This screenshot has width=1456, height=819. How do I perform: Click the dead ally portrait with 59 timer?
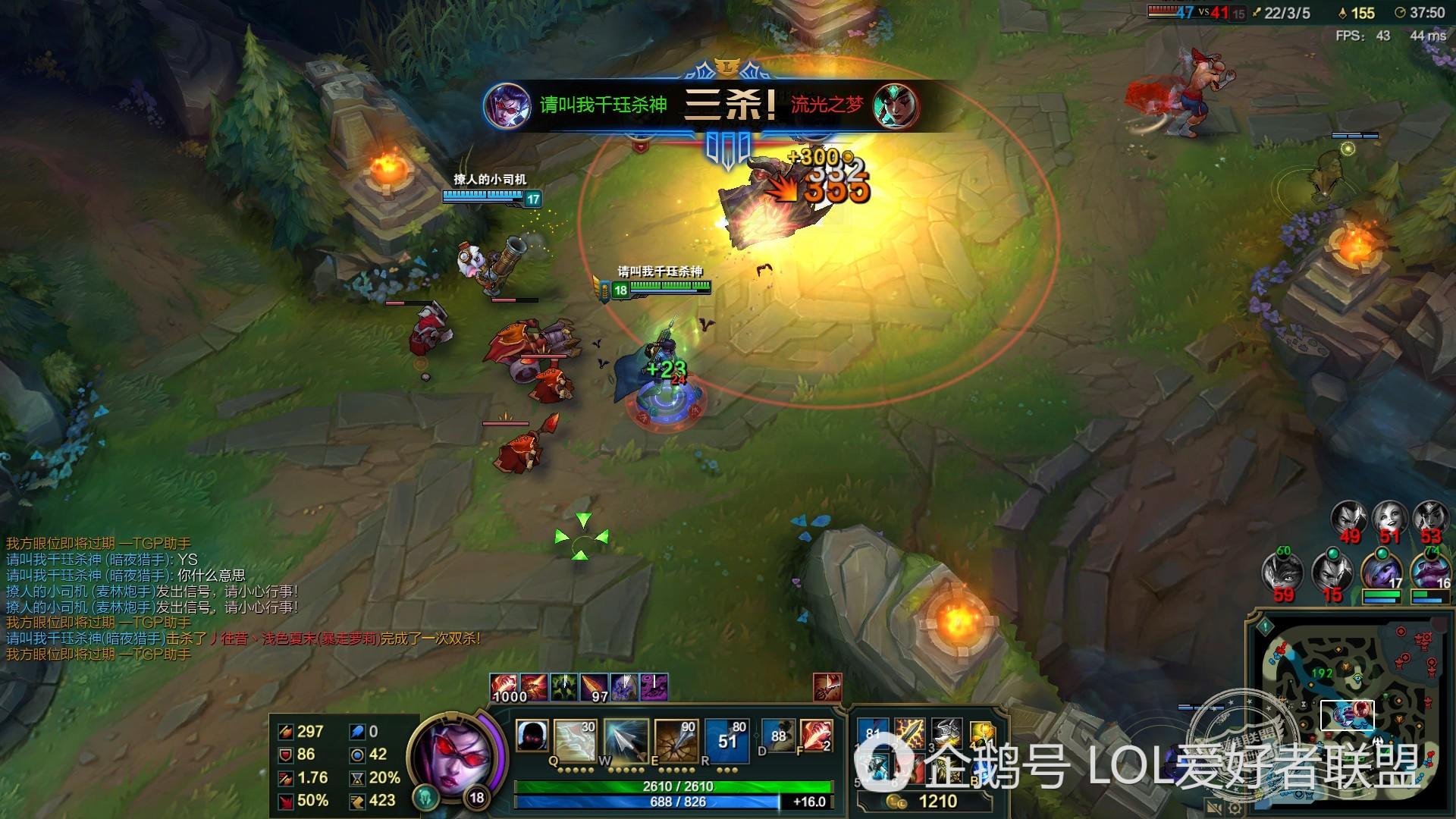coord(1282,573)
